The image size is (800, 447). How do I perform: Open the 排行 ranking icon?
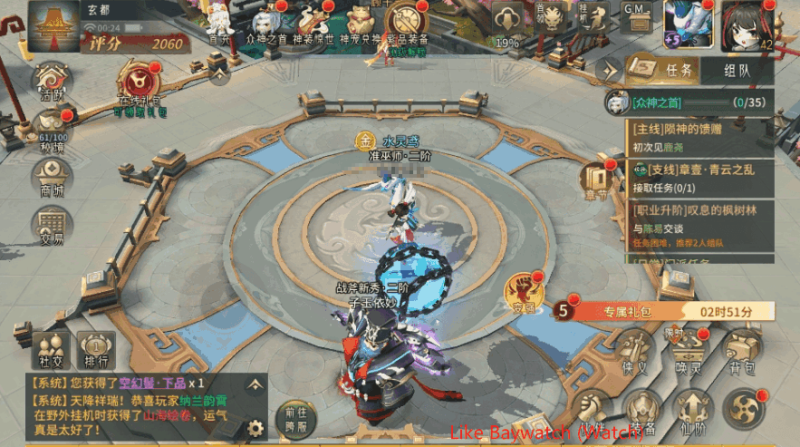pos(97,352)
